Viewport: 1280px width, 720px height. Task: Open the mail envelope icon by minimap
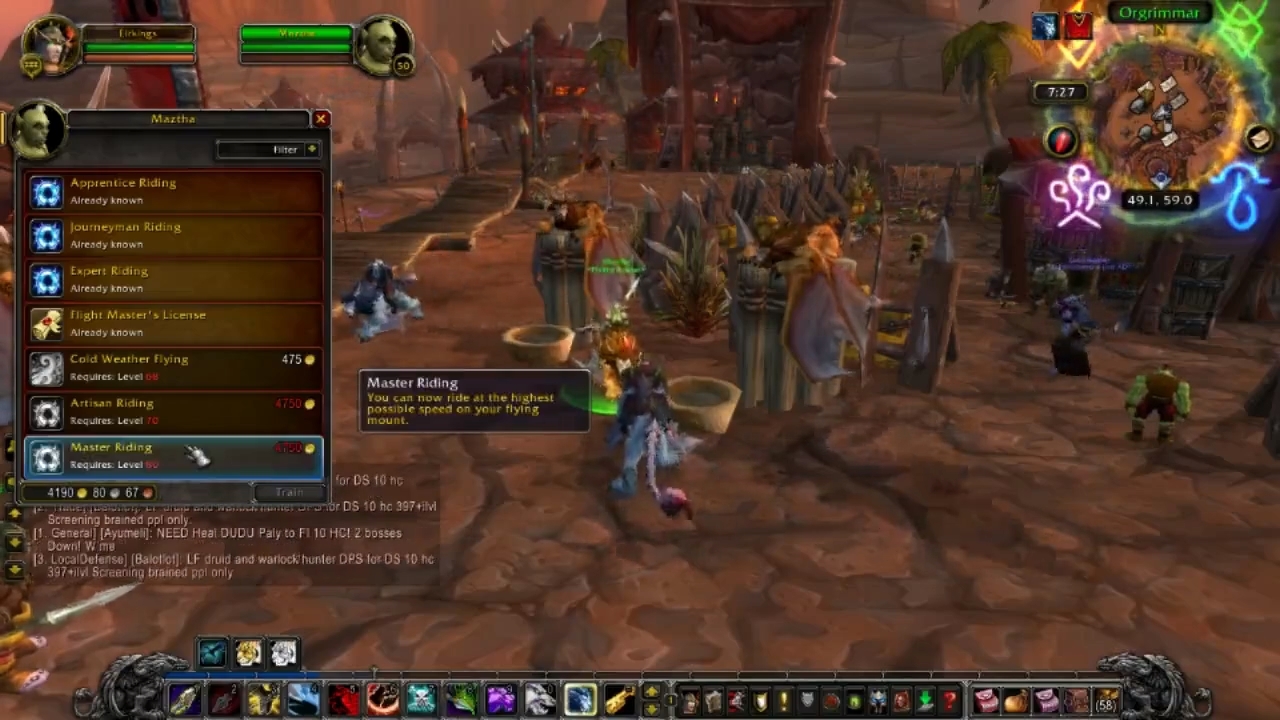pos(1258,139)
